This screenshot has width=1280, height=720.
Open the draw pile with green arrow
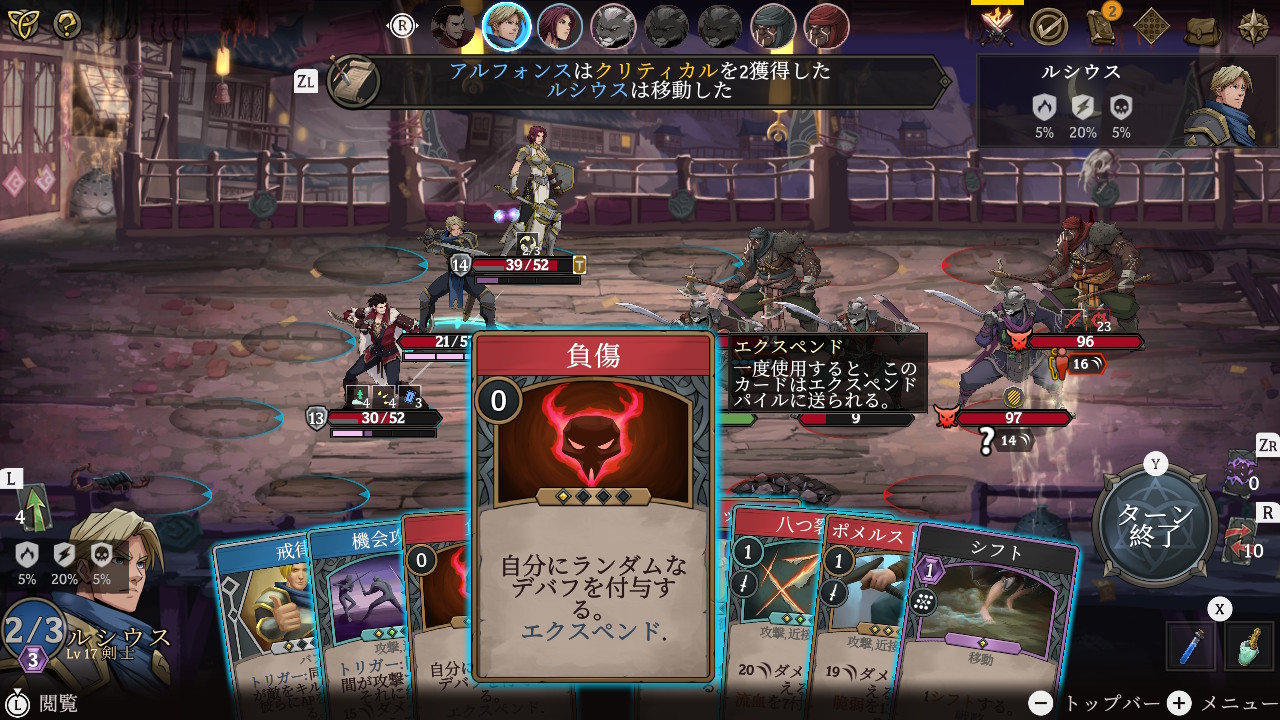point(36,508)
